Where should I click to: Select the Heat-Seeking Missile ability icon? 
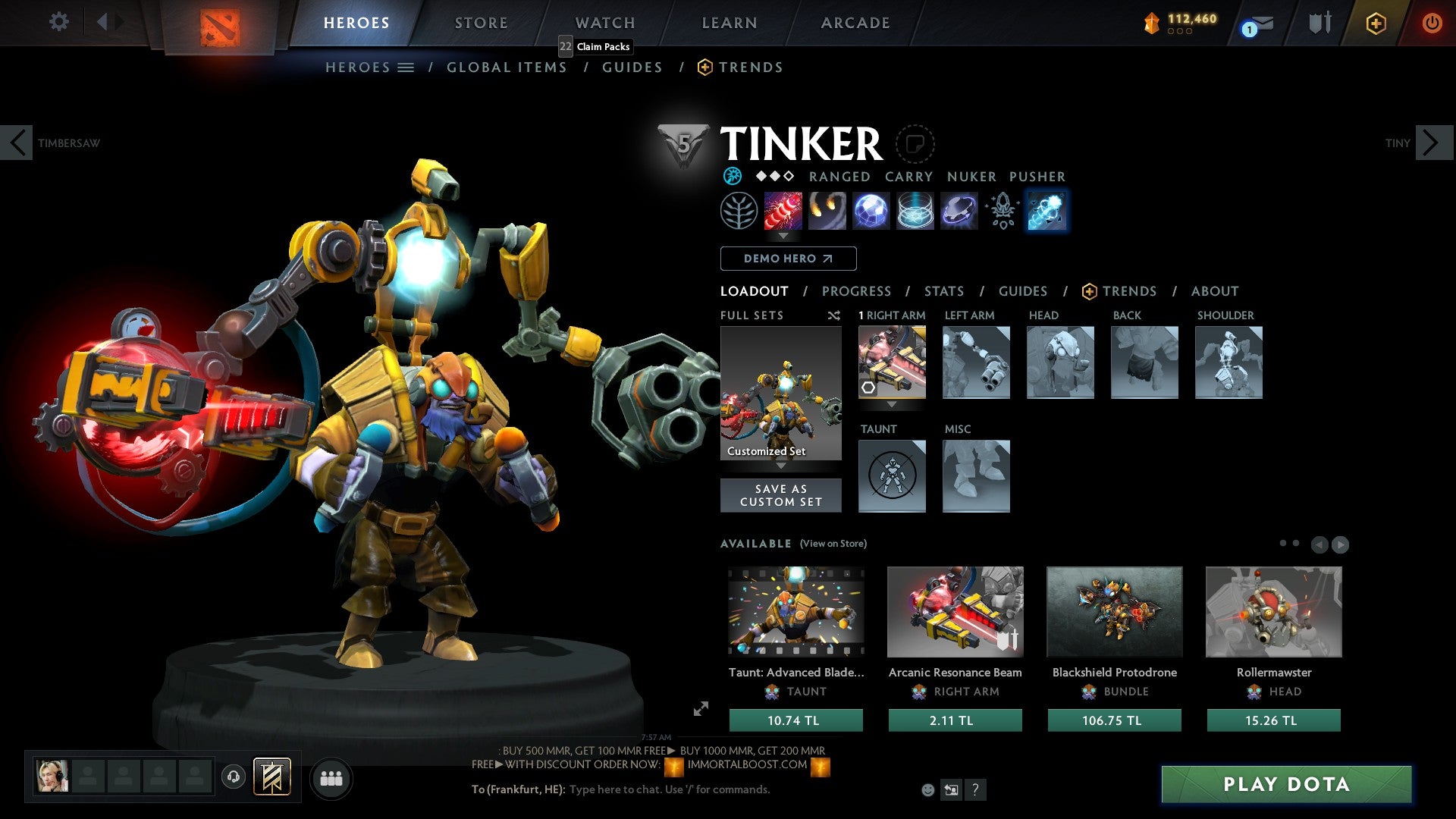click(x=828, y=211)
